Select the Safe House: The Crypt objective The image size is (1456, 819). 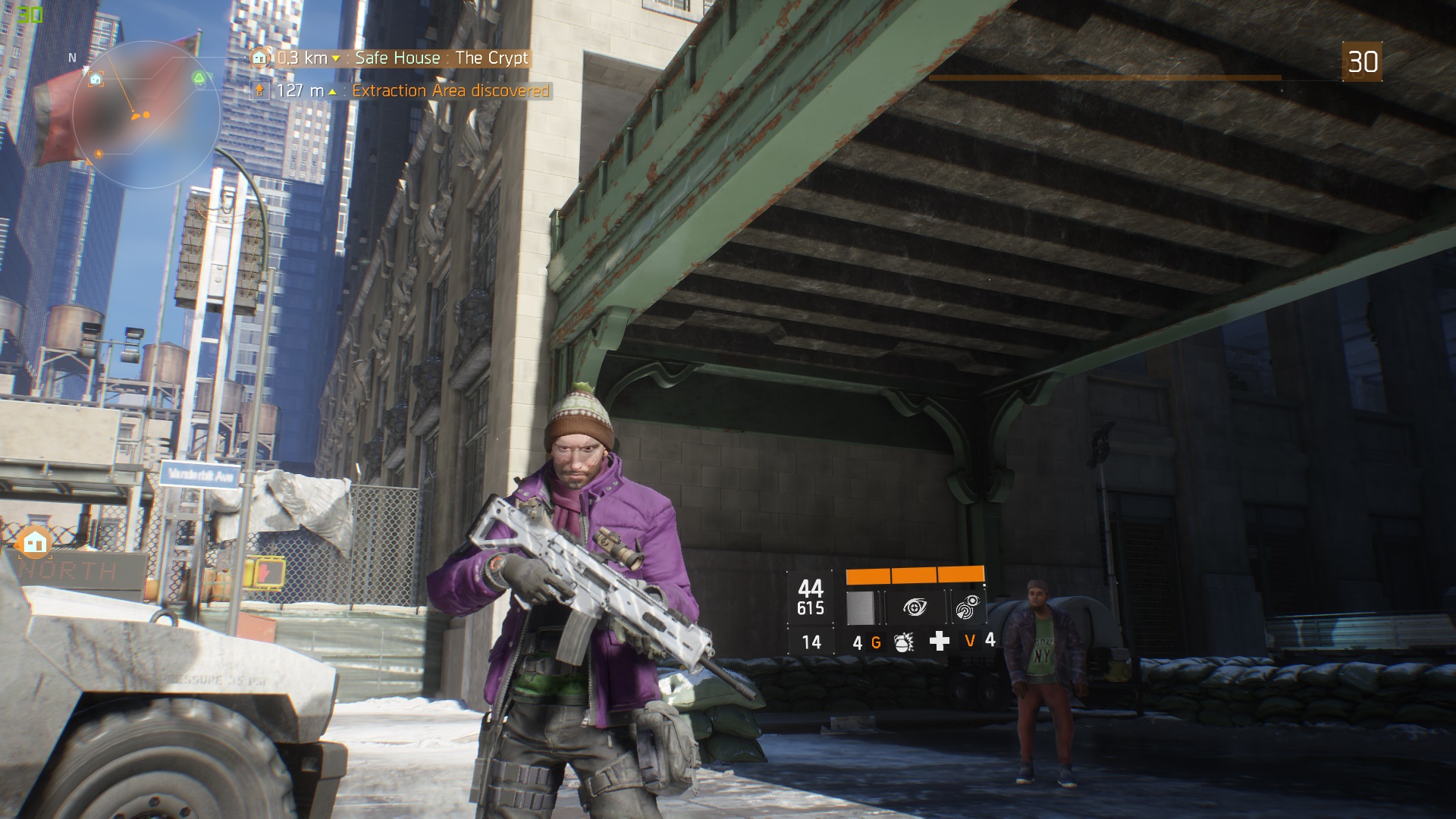click(x=402, y=58)
